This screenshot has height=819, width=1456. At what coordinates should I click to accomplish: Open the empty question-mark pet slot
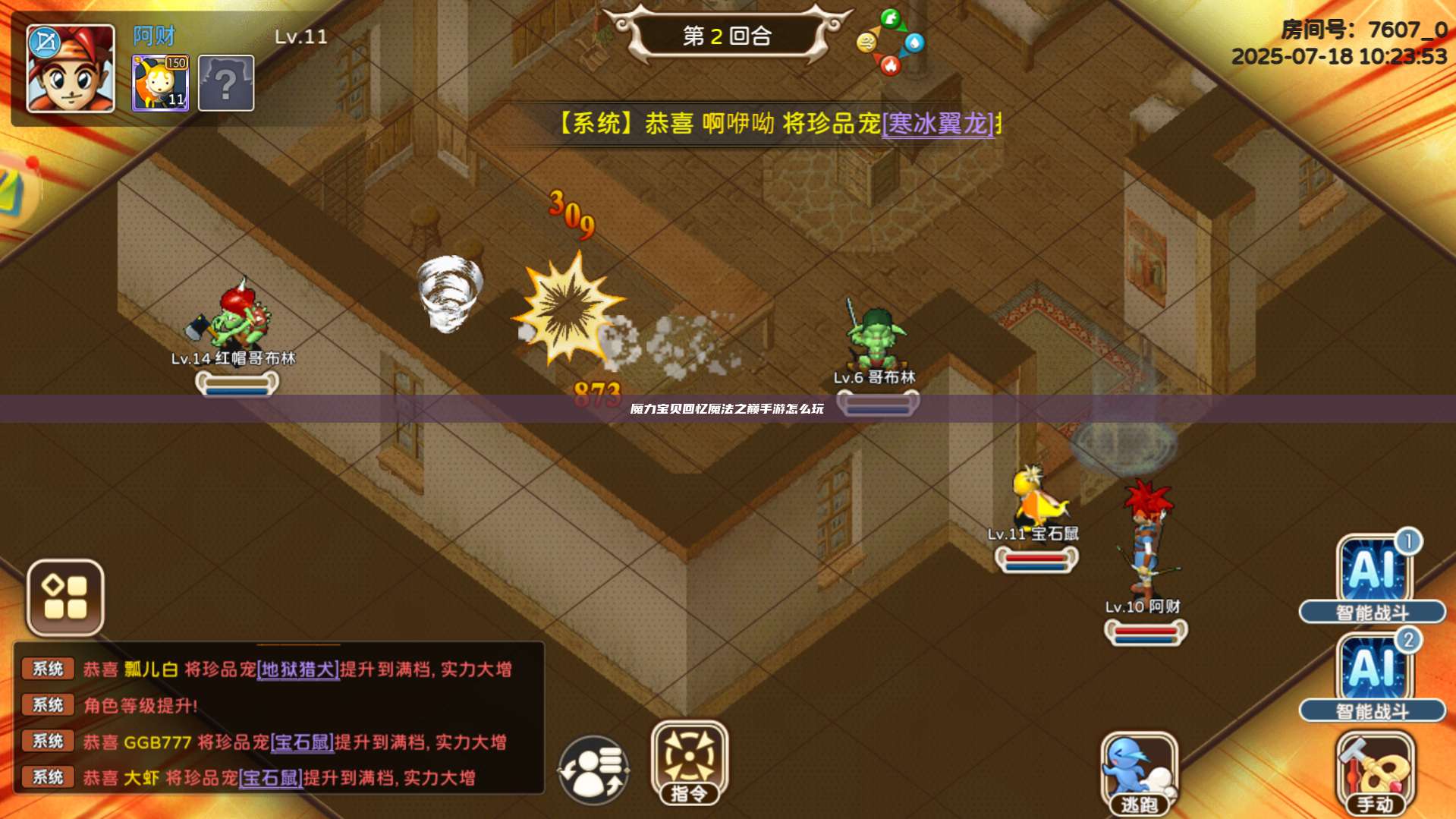[x=224, y=82]
